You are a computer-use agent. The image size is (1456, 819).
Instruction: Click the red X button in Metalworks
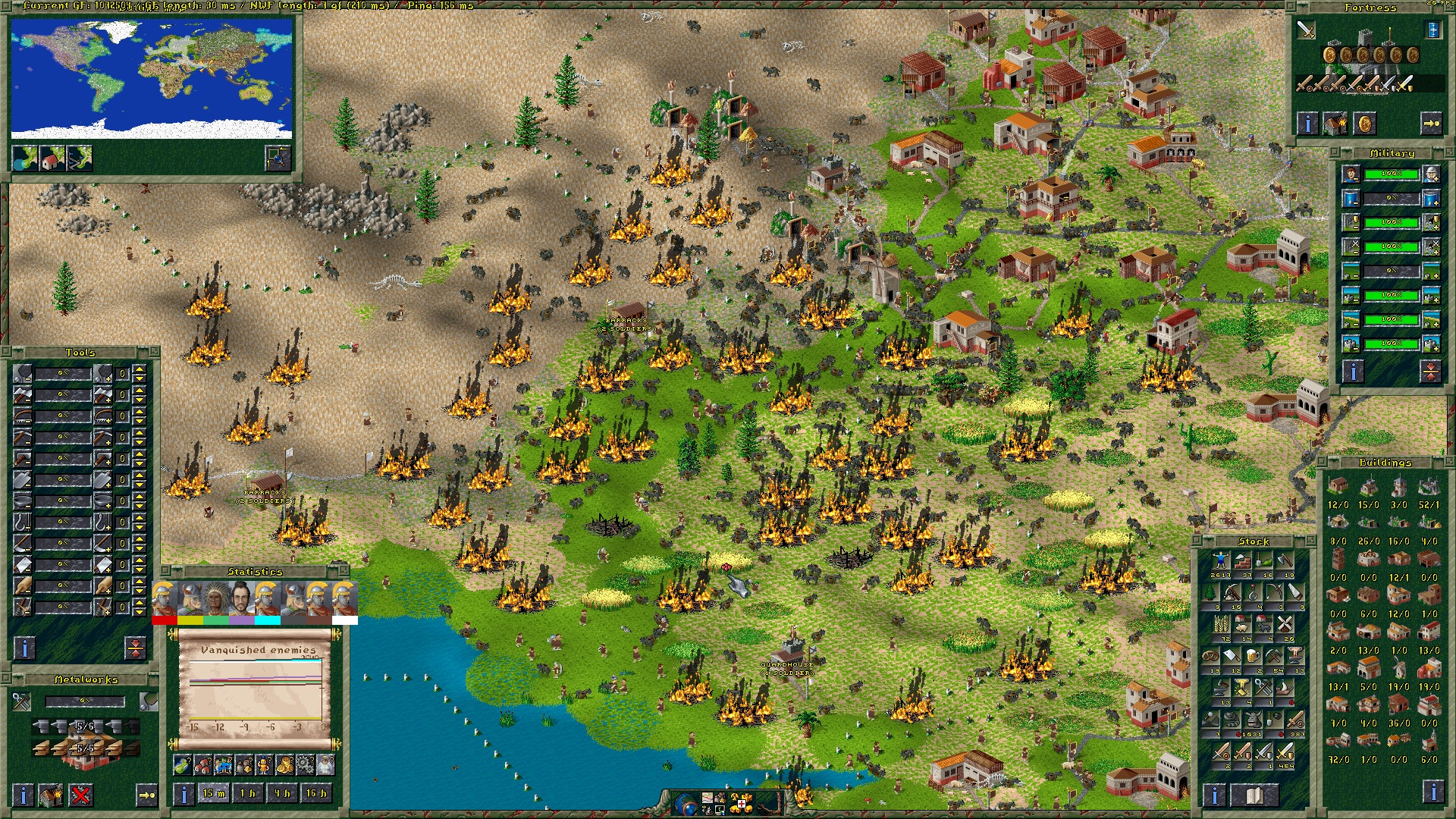(81, 795)
